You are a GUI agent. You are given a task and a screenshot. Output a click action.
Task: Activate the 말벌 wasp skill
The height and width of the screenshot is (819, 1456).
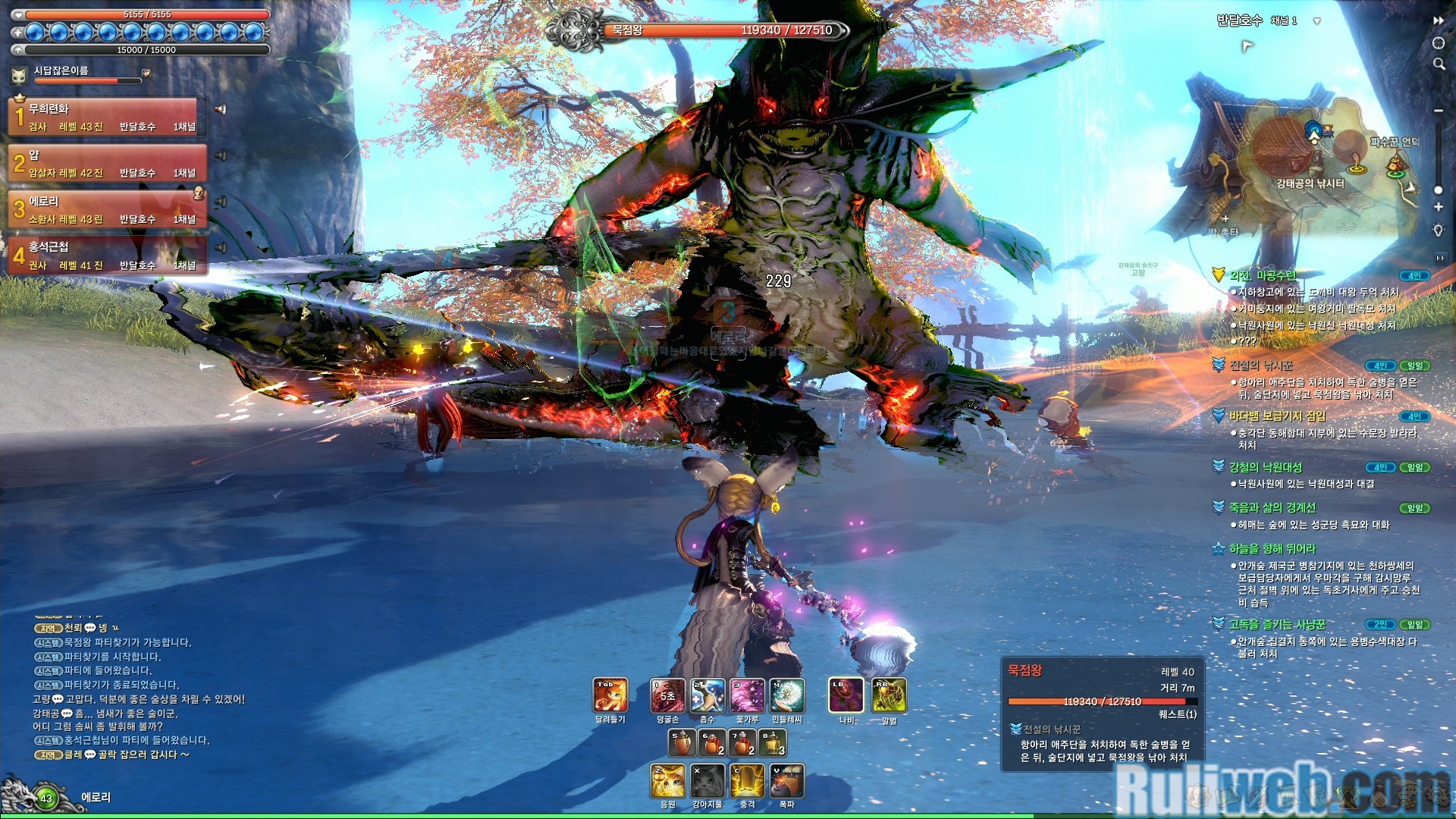tap(889, 695)
